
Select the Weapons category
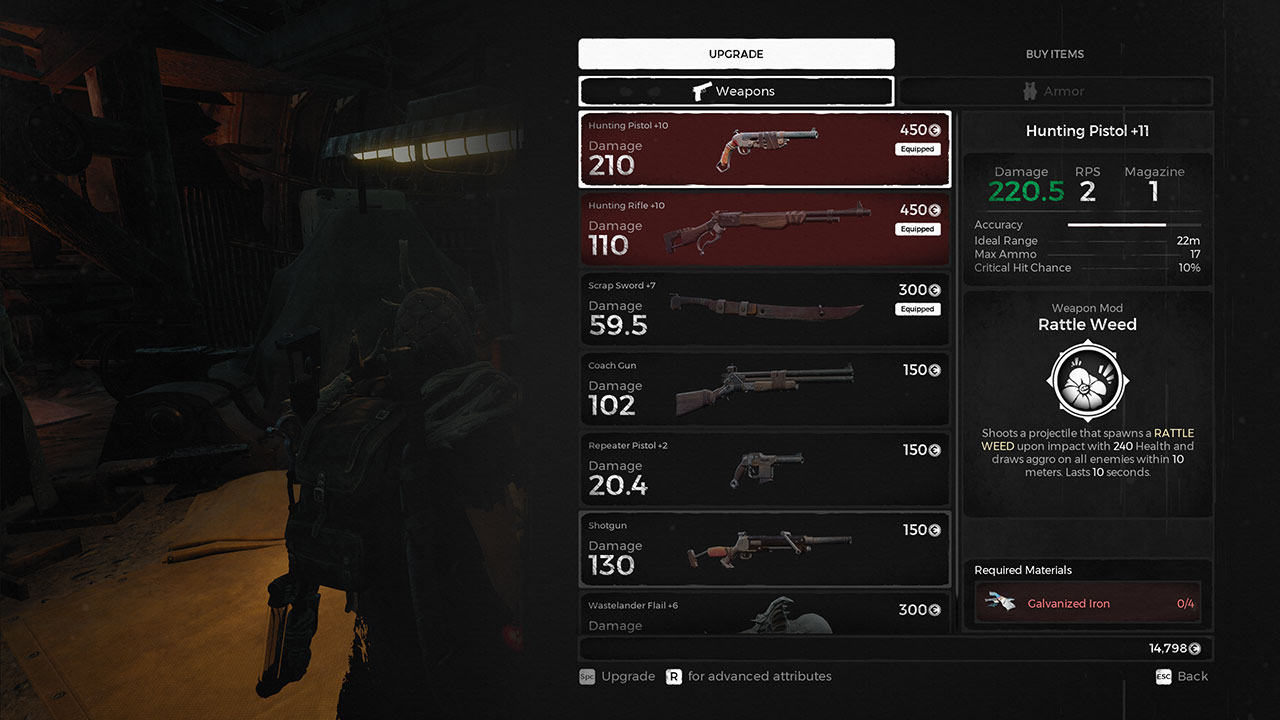[736, 91]
